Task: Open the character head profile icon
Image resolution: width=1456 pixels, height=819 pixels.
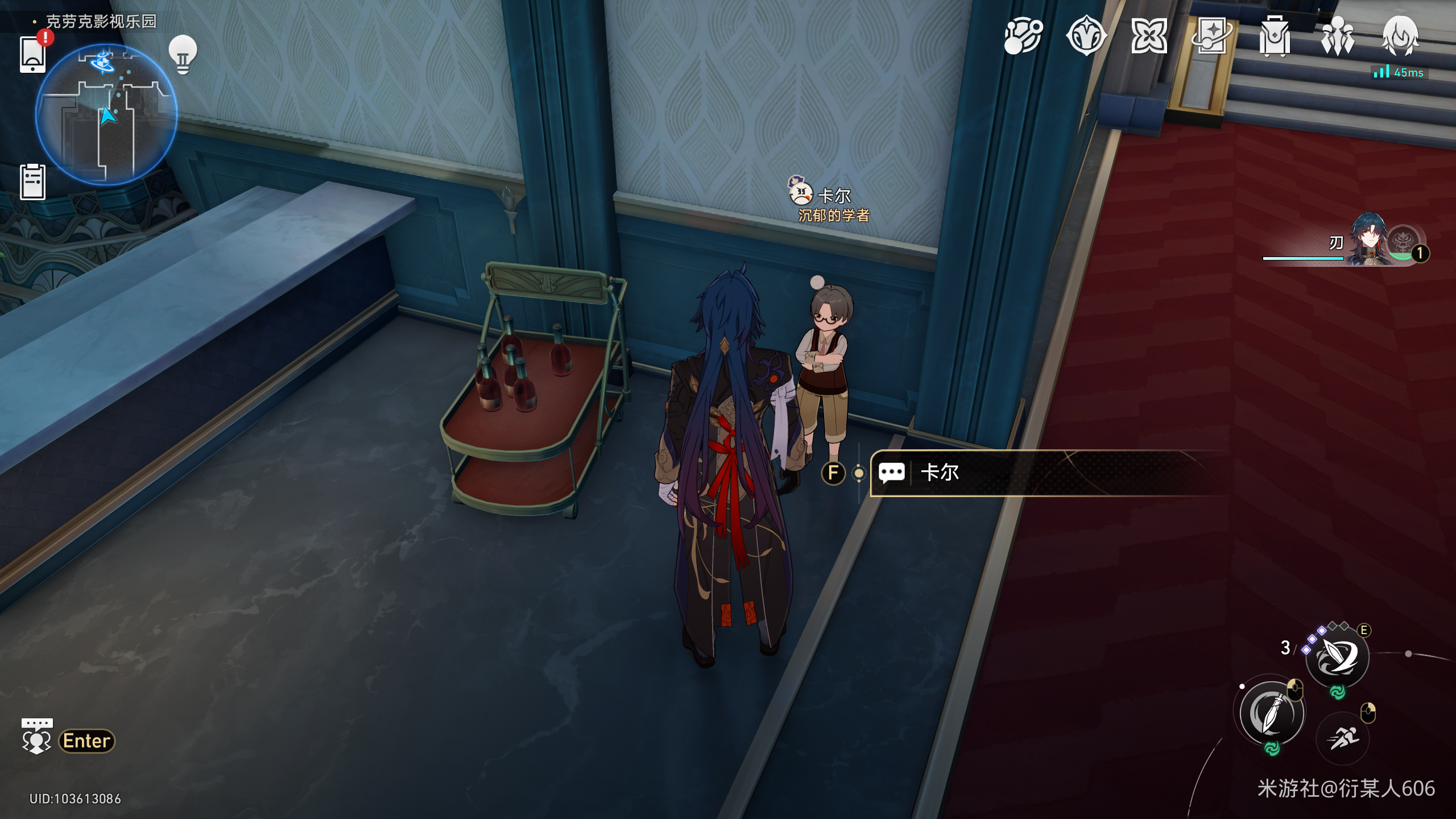Action: tap(1400, 36)
